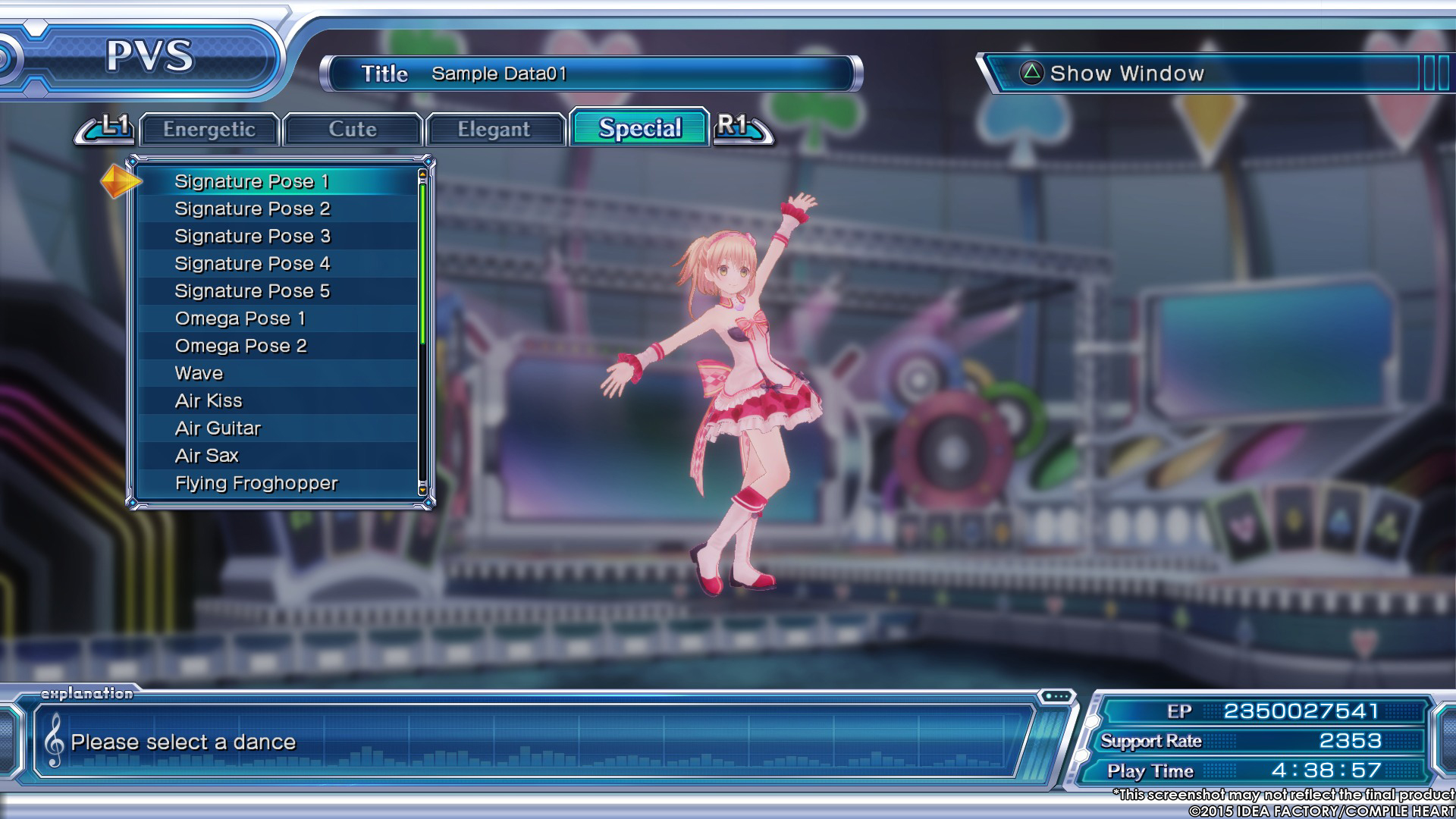Select Flying Froghopper
The width and height of the screenshot is (1456, 819).
pyautogui.click(x=256, y=483)
